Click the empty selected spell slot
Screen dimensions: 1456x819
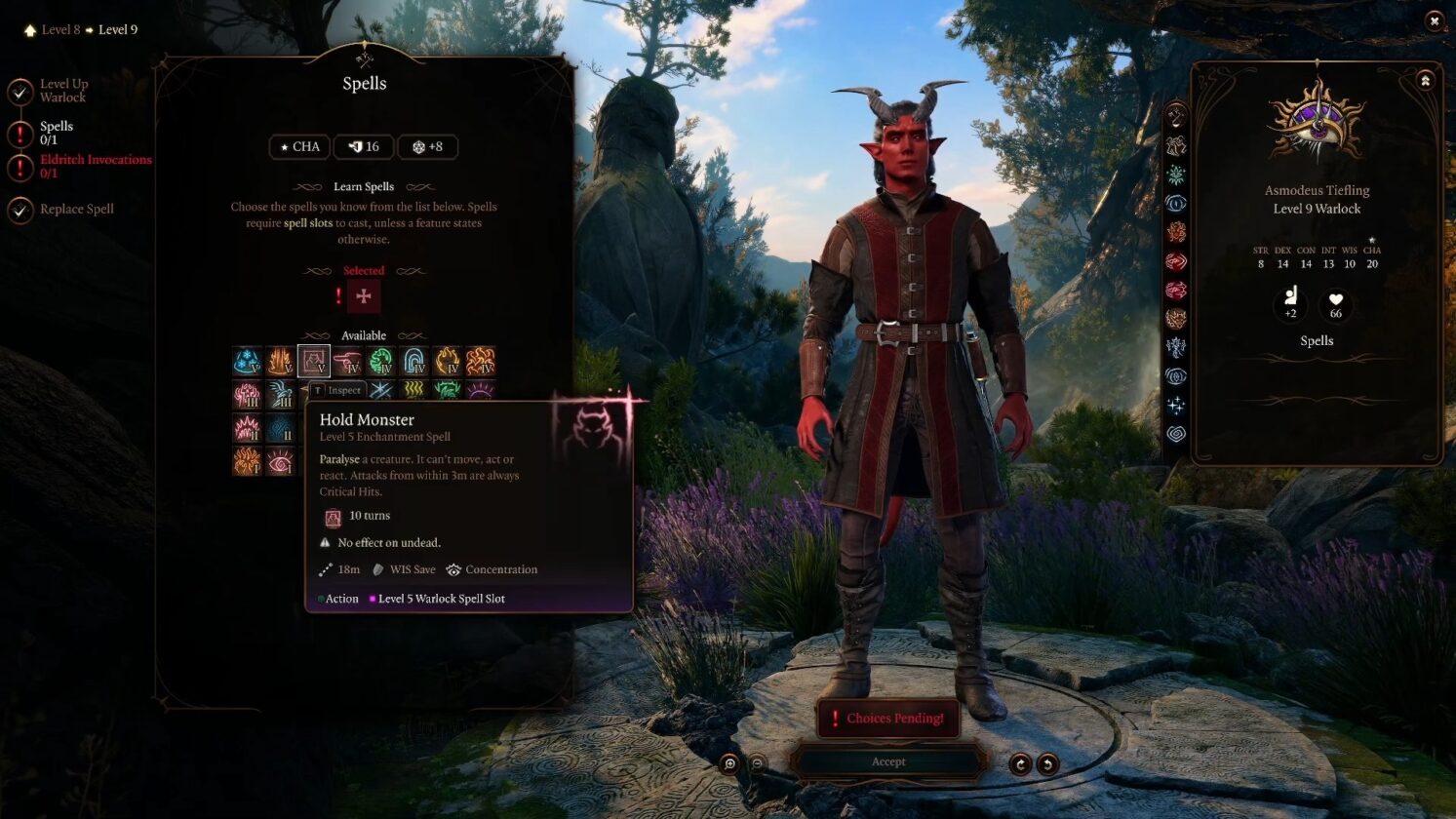364,296
